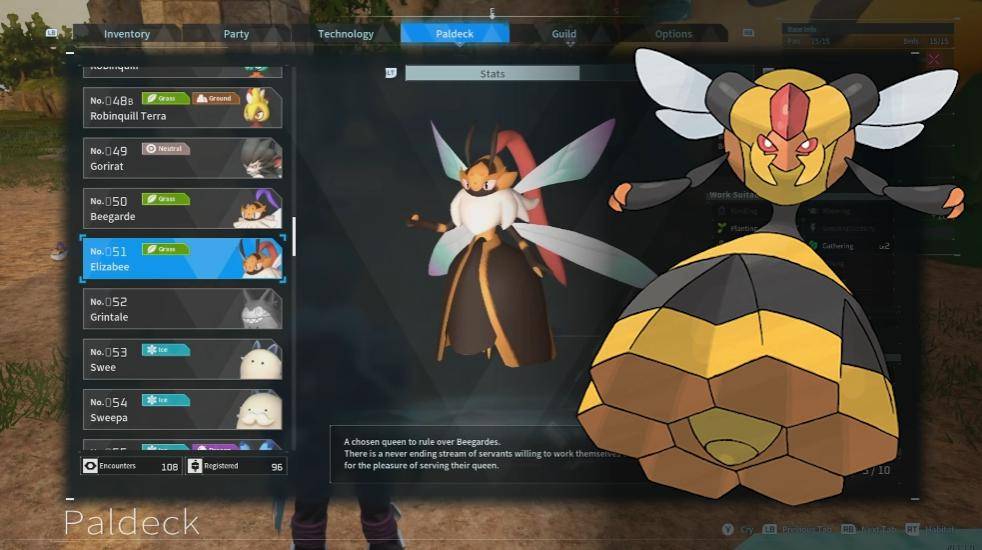The image size is (982, 550).
Task: Show the Stats panel header
Action: coord(492,74)
